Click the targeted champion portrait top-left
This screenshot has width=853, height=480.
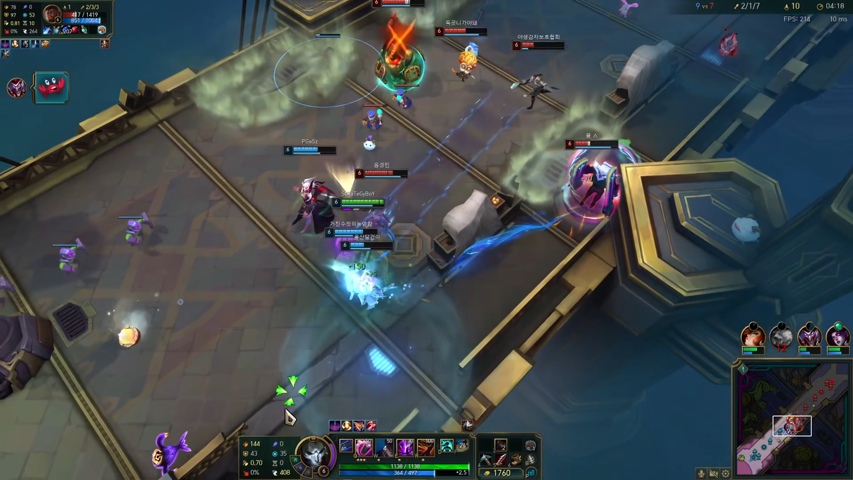[52, 15]
